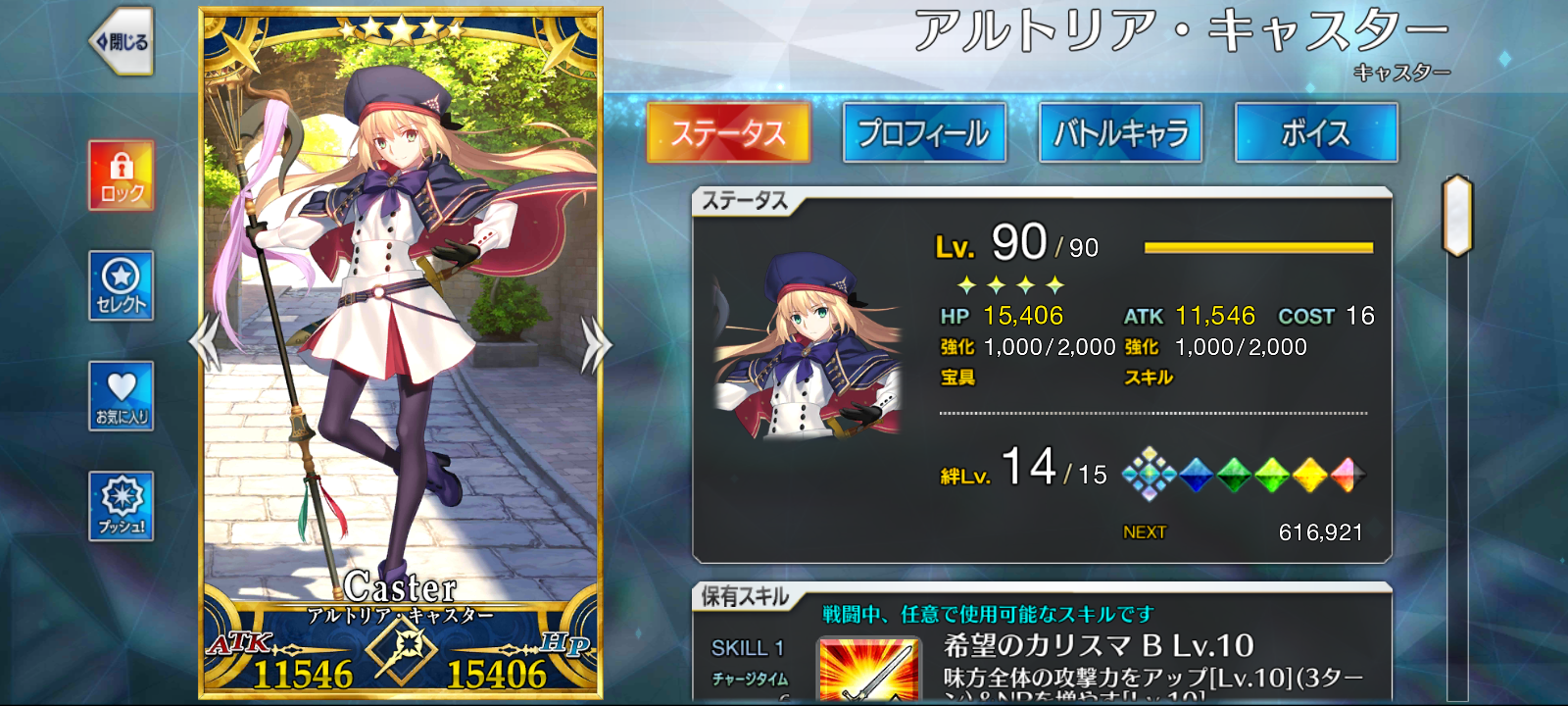Toggle the red Lock button
This screenshot has height=706, width=1568.
(x=122, y=175)
